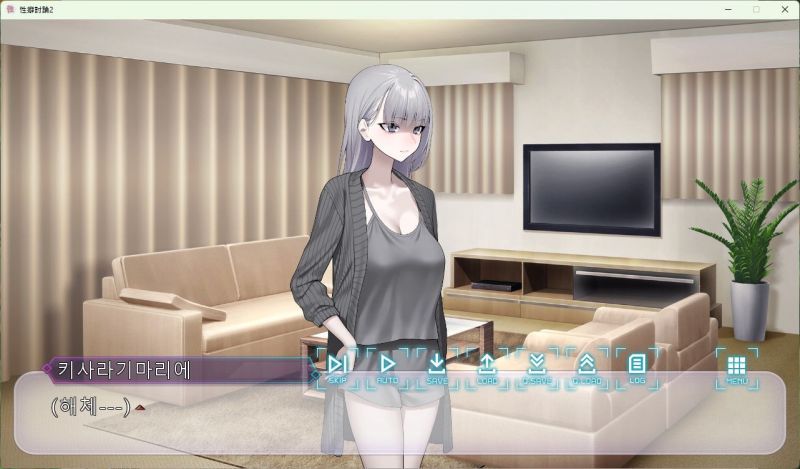Close the game window
Viewport: 800px width, 469px height.
click(783, 9)
